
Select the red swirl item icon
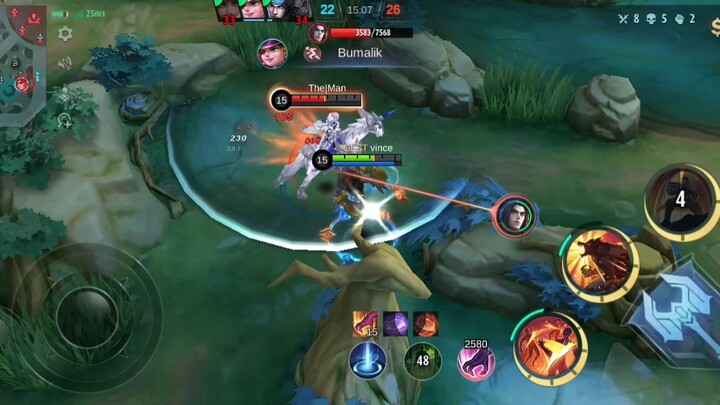[425, 323]
